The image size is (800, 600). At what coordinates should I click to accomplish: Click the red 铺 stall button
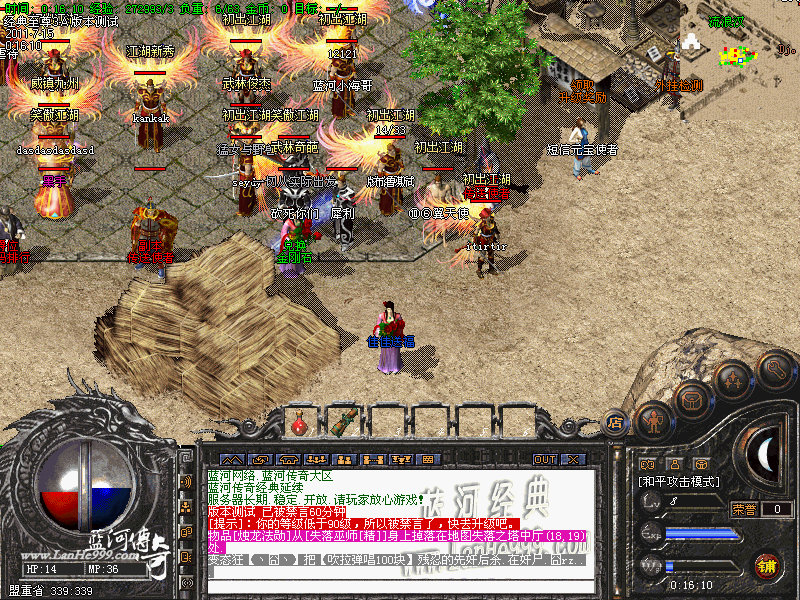tap(768, 564)
